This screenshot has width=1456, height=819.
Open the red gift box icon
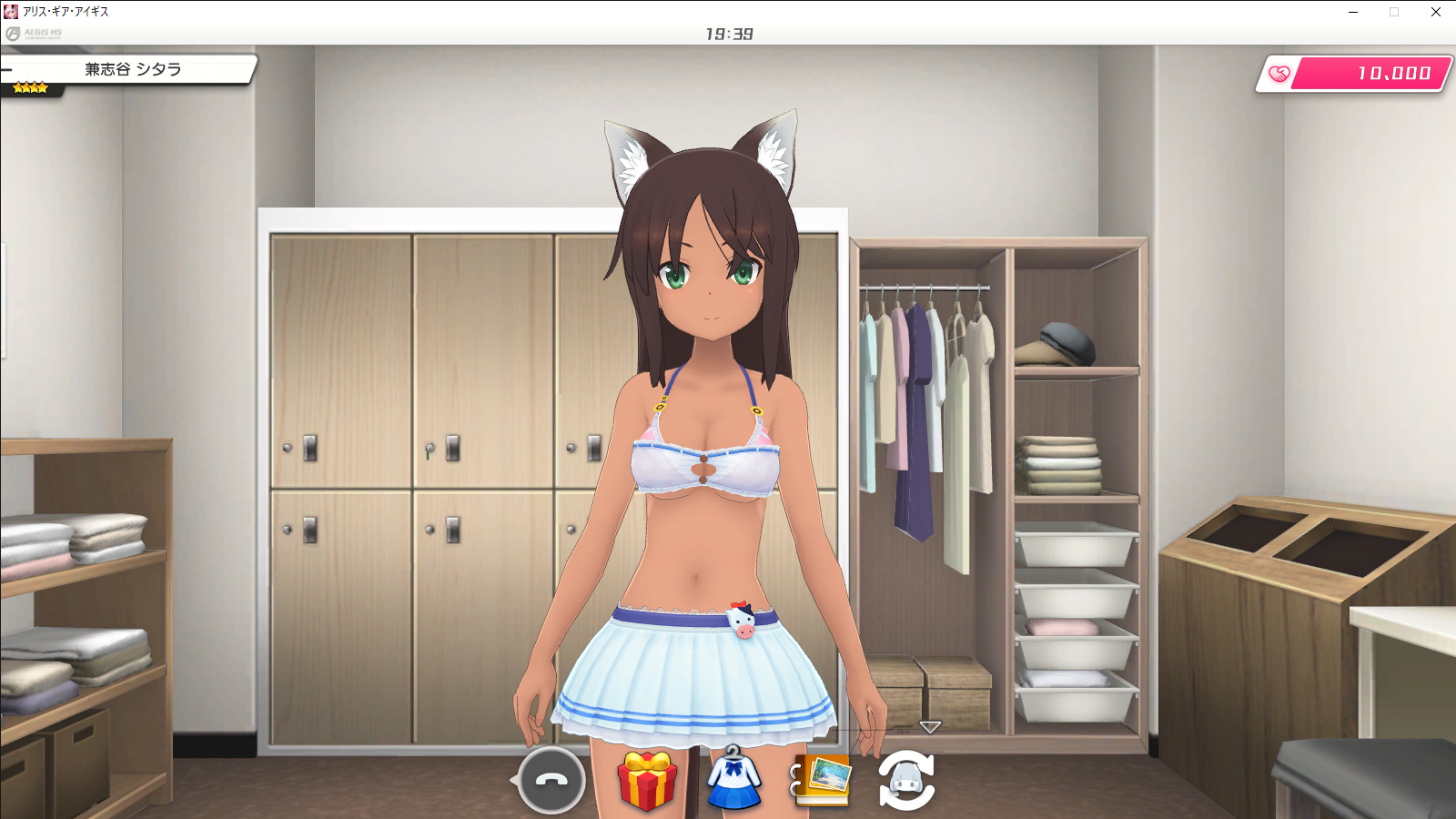click(647, 781)
